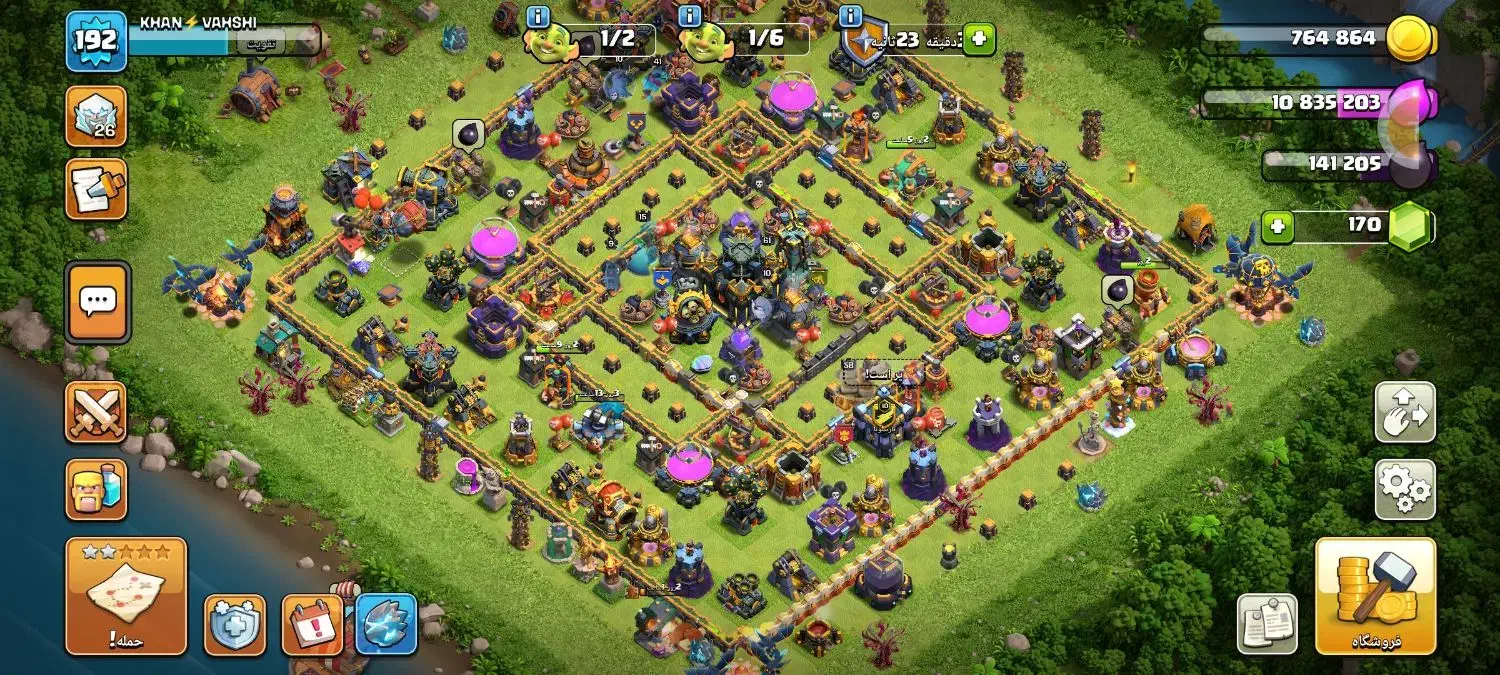Add gems with the green plus button
The image size is (1500, 675).
(x=1276, y=227)
